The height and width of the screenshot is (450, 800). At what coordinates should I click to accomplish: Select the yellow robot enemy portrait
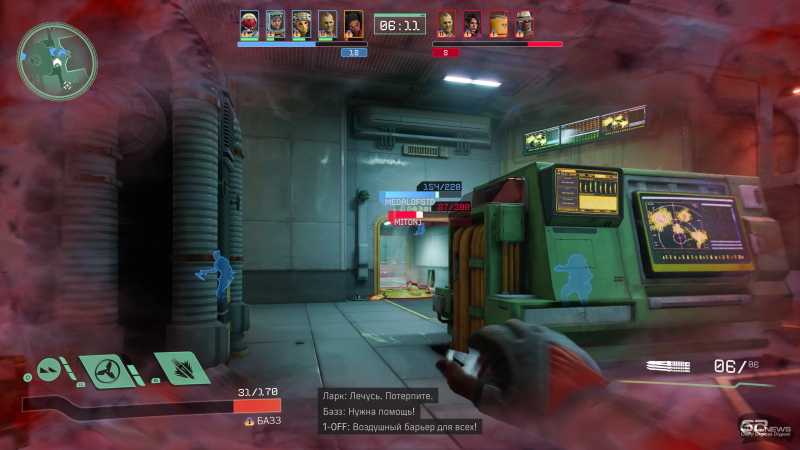[x=498, y=24]
